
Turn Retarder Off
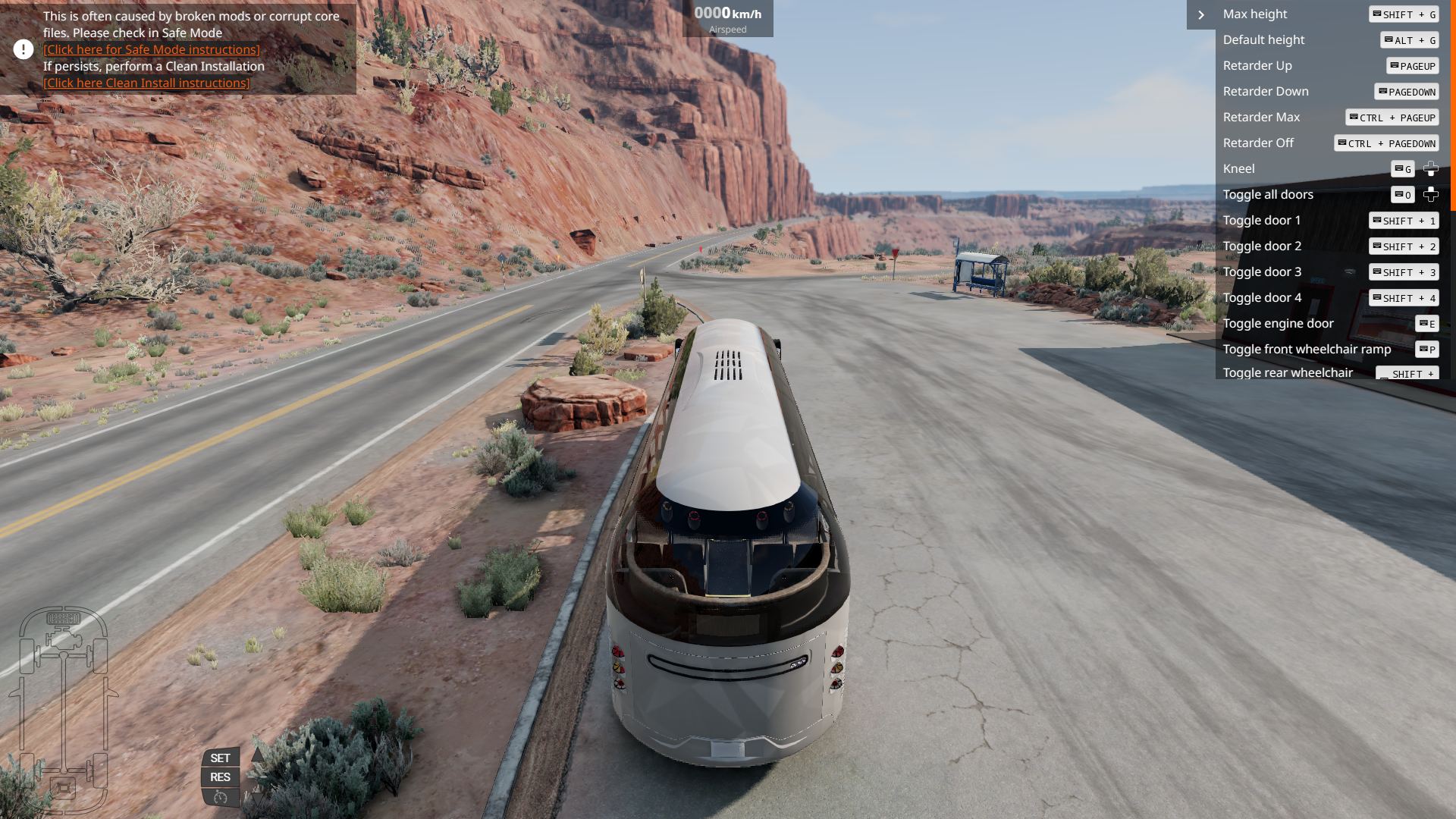pos(1258,143)
